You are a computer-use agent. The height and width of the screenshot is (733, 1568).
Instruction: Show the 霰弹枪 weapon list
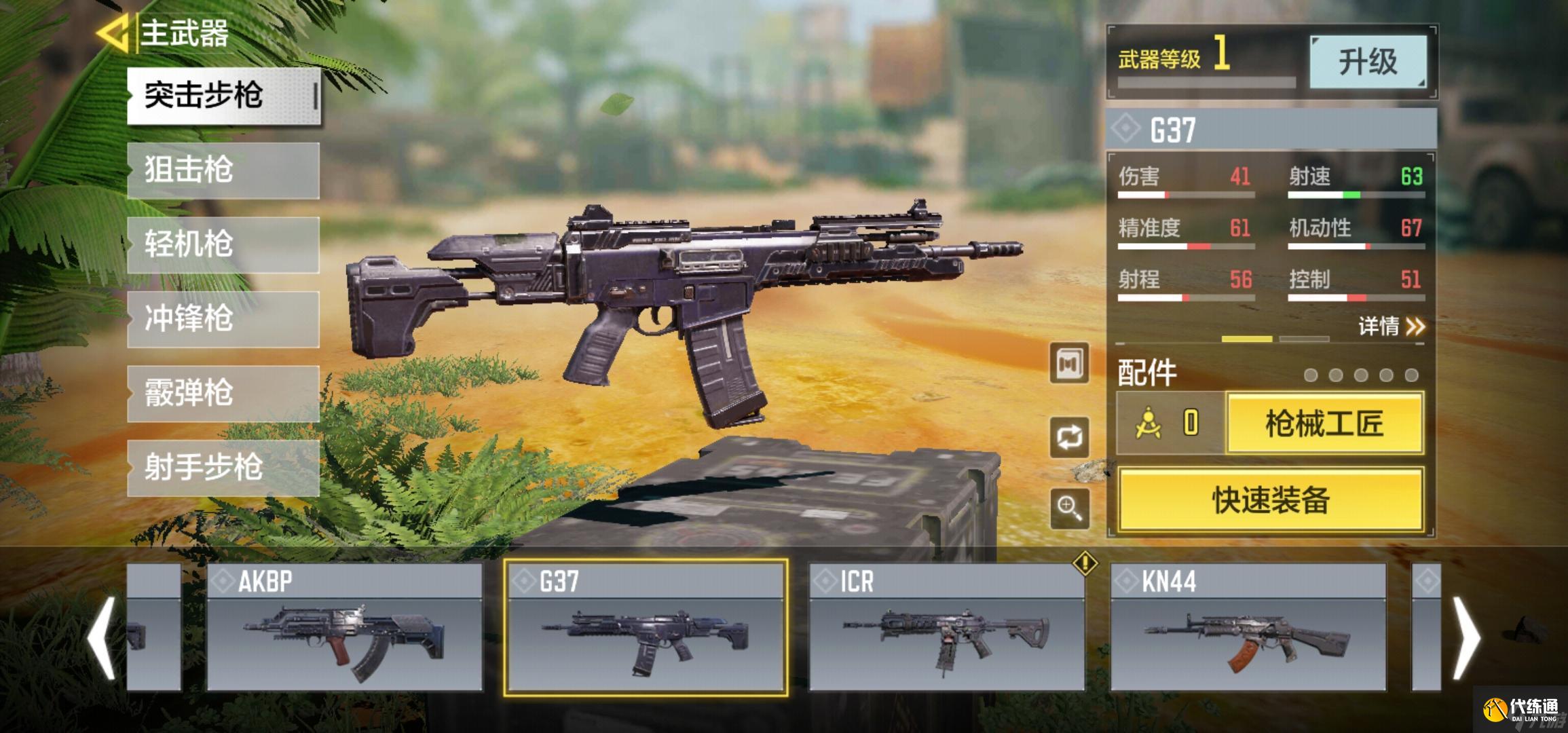(x=223, y=394)
